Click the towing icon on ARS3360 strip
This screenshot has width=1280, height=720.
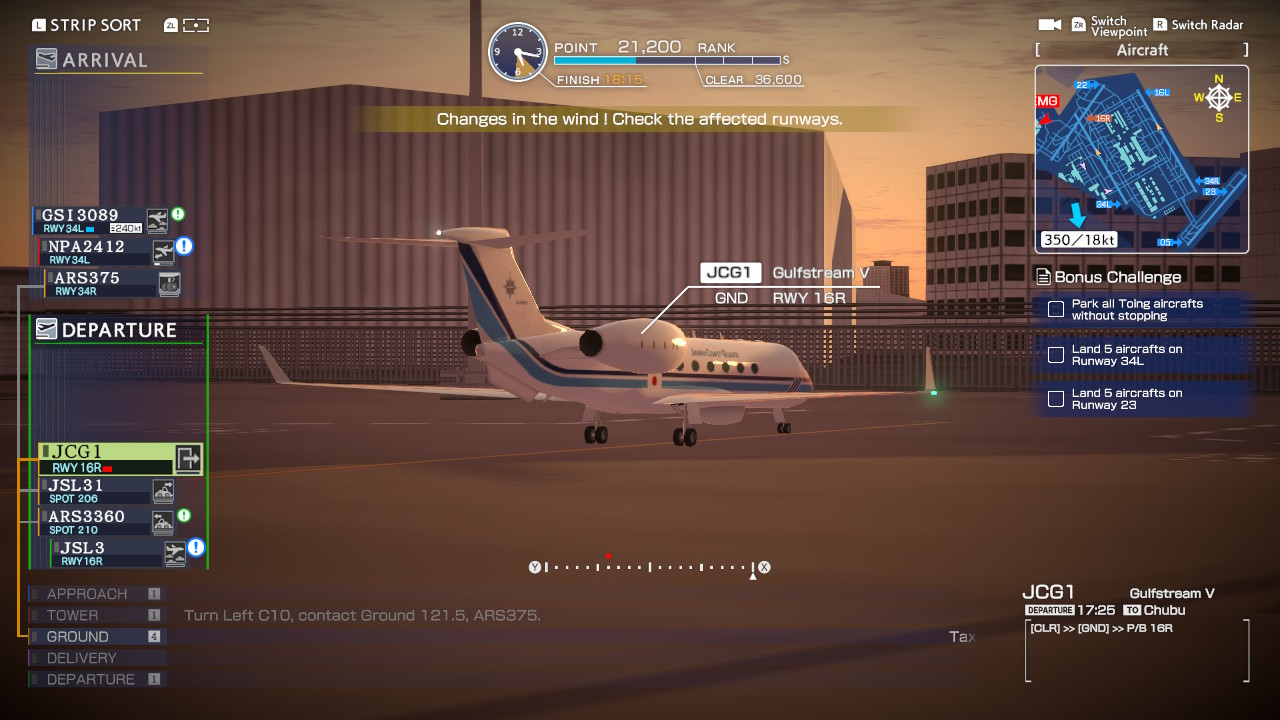point(163,521)
